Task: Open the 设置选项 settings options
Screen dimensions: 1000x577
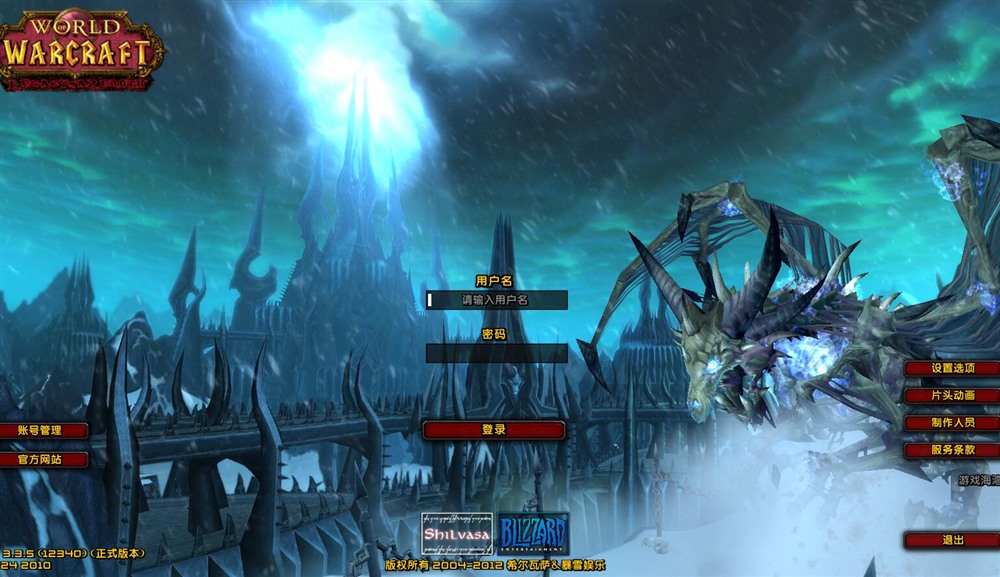Action: coord(952,368)
